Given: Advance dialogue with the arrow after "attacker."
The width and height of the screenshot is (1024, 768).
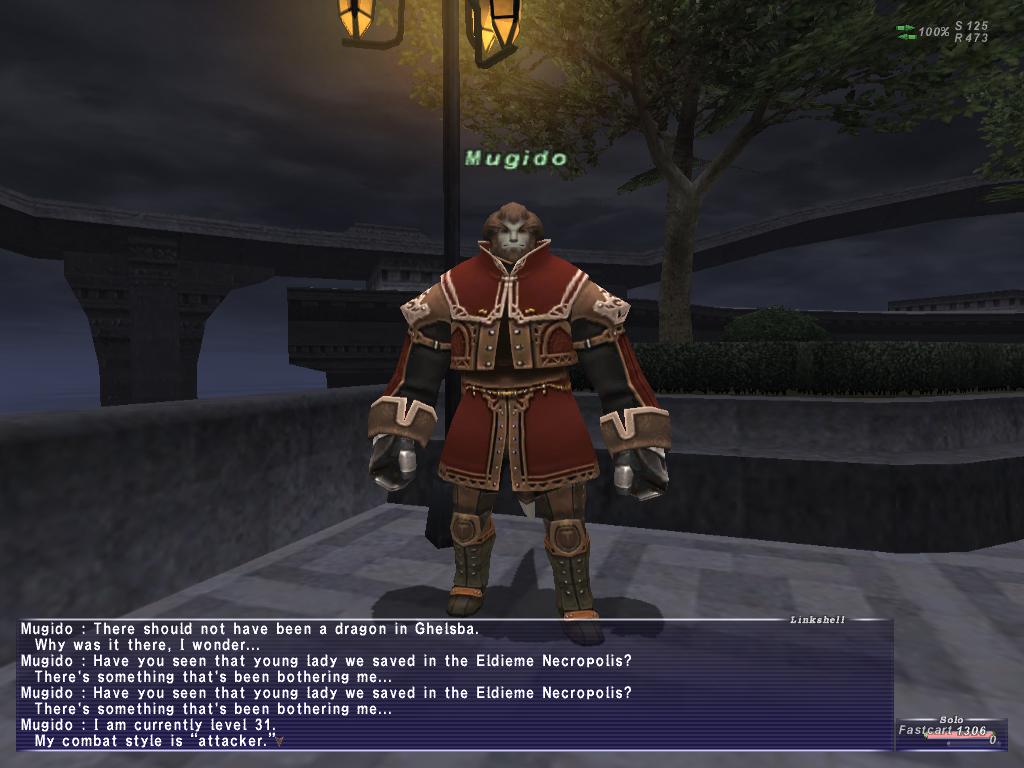Looking at the screenshot, I should (x=281, y=741).
